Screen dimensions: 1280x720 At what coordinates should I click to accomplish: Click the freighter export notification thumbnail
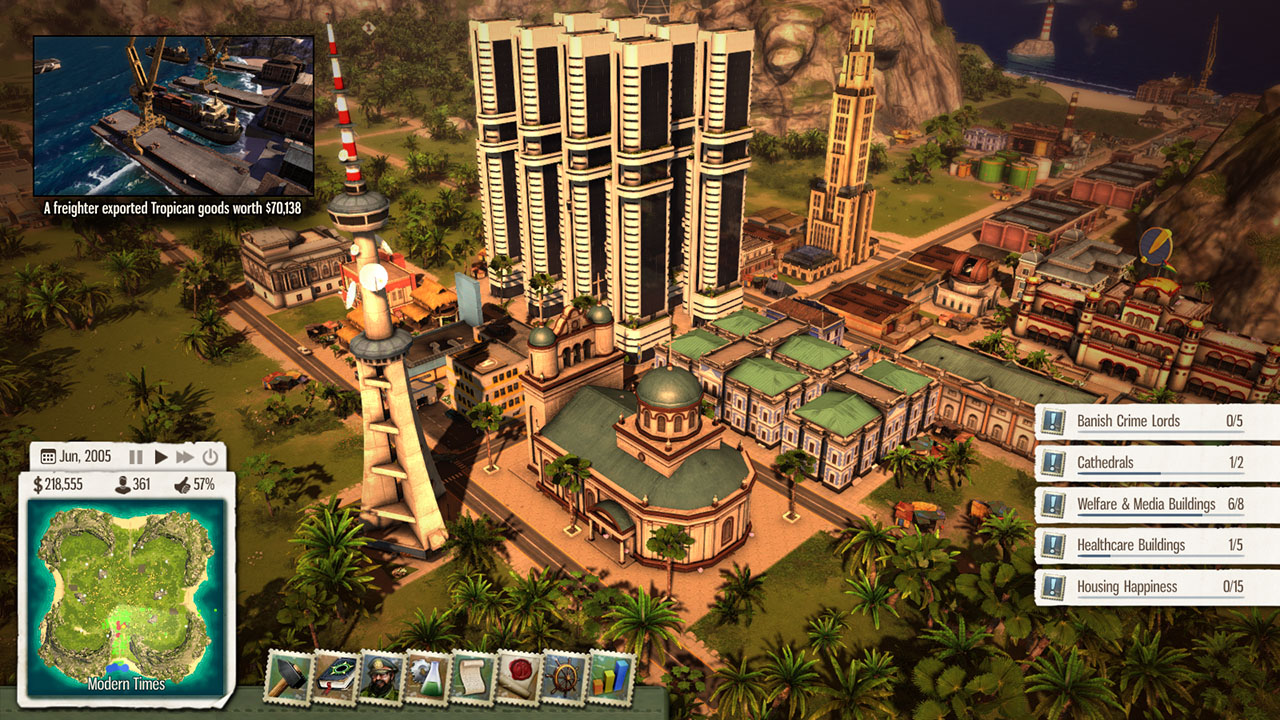pyautogui.click(x=174, y=116)
